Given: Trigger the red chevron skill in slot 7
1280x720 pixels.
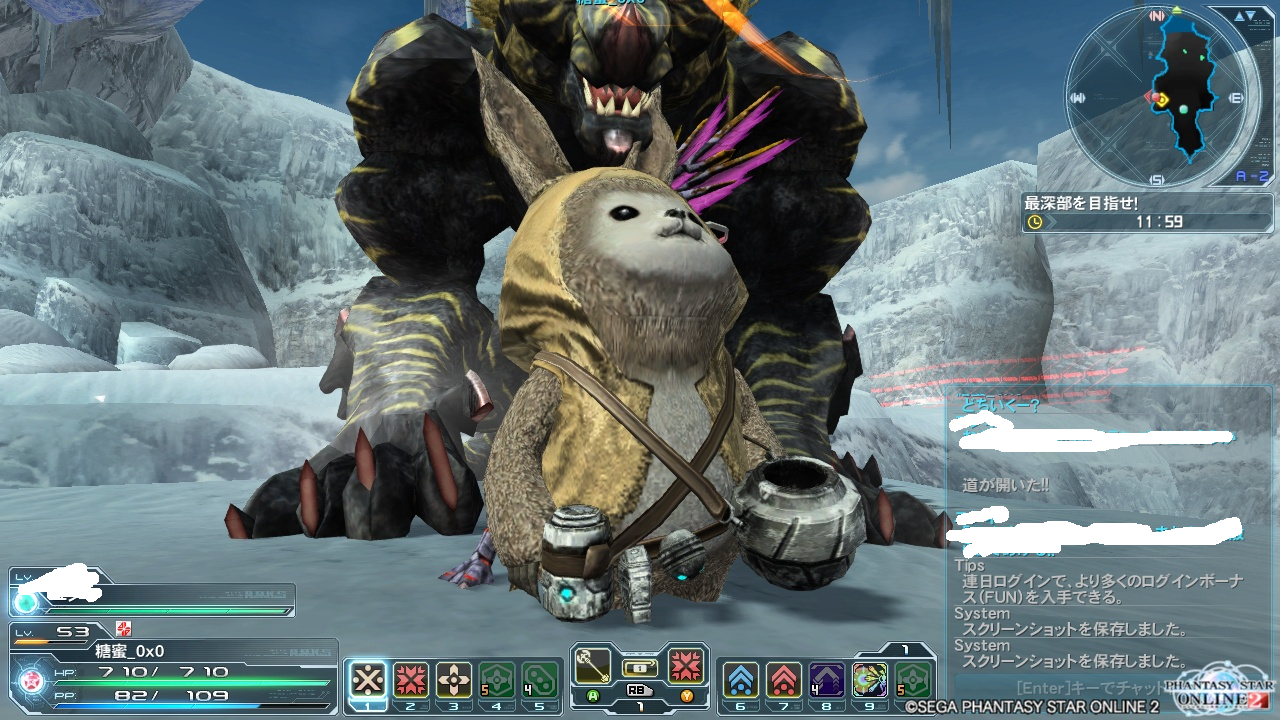Looking at the screenshot, I should [x=783, y=680].
